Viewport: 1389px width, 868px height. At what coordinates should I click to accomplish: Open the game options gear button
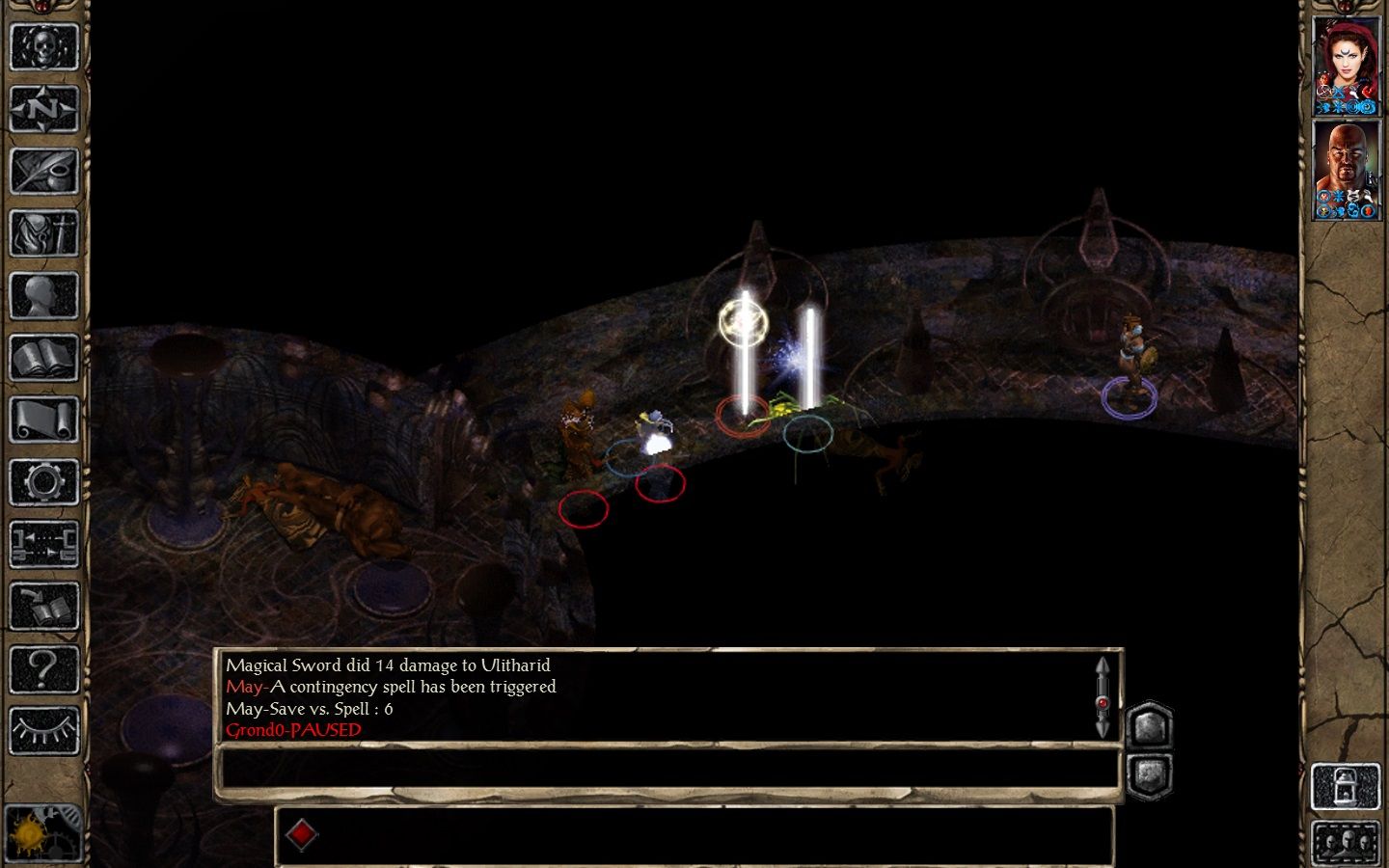point(43,482)
